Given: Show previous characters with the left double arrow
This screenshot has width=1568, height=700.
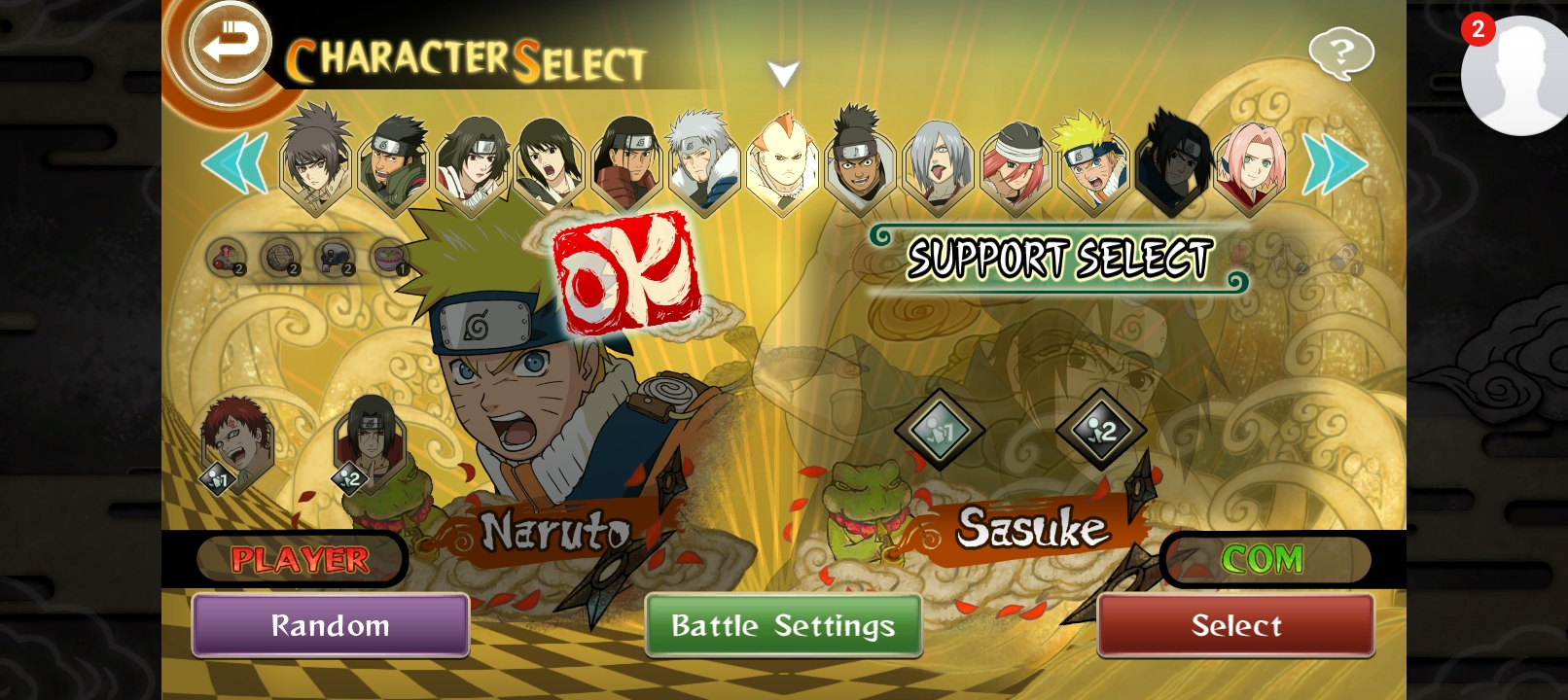Looking at the screenshot, I should click(x=234, y=162).
